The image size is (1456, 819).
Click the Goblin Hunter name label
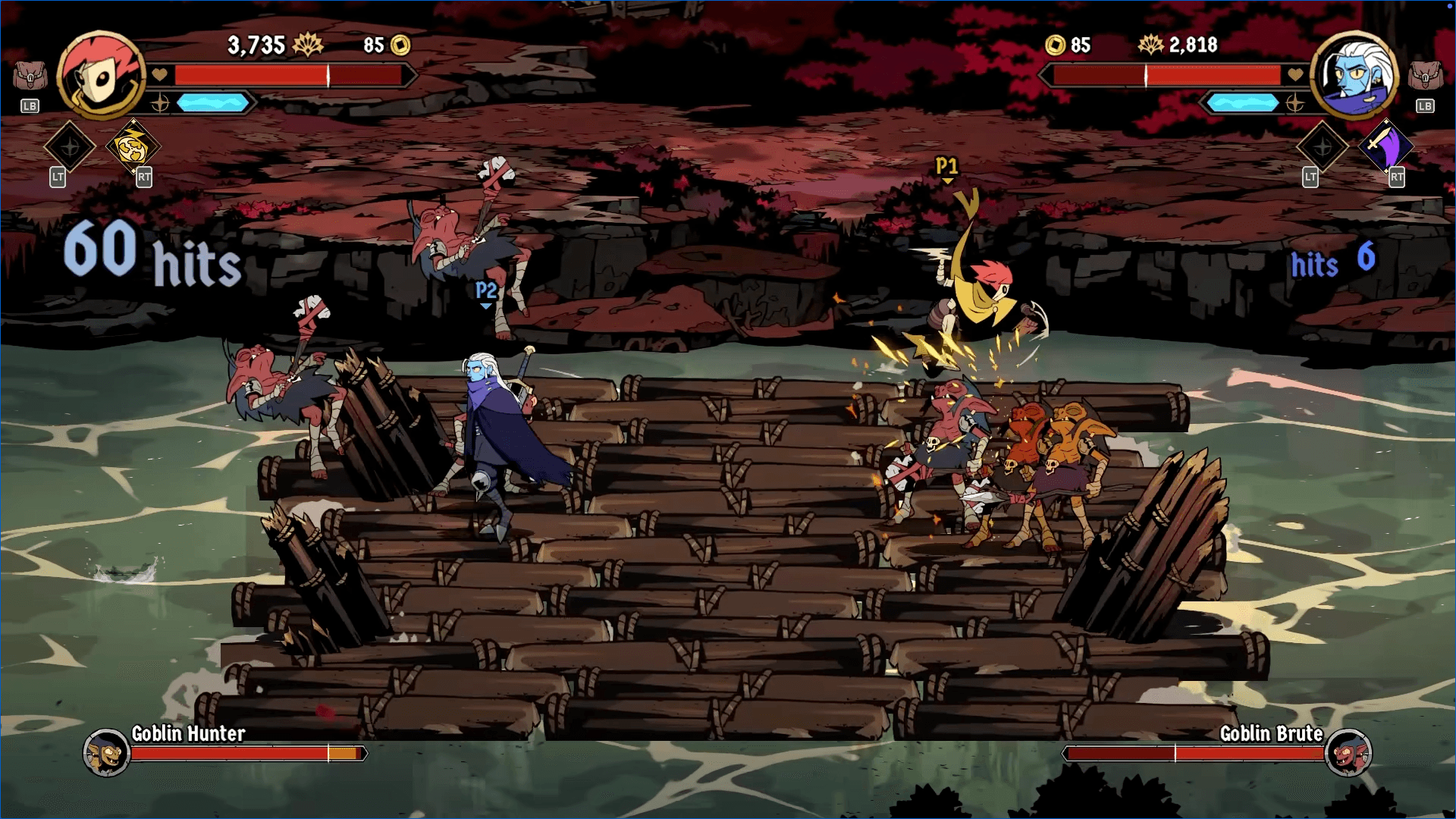188,733
